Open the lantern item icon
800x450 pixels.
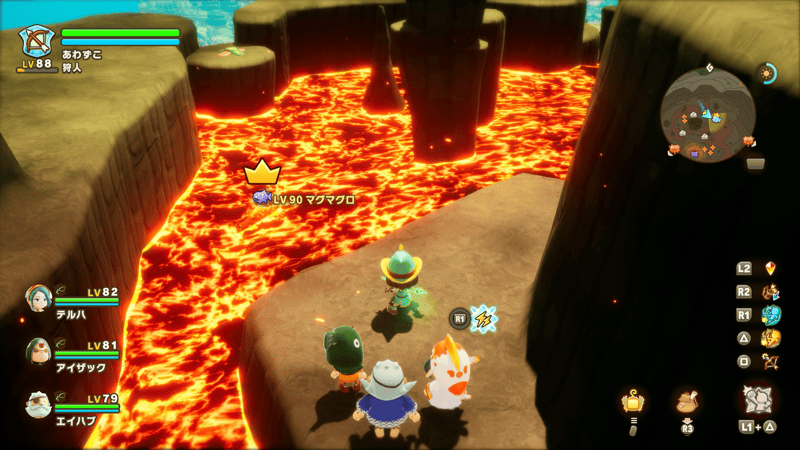632,402
